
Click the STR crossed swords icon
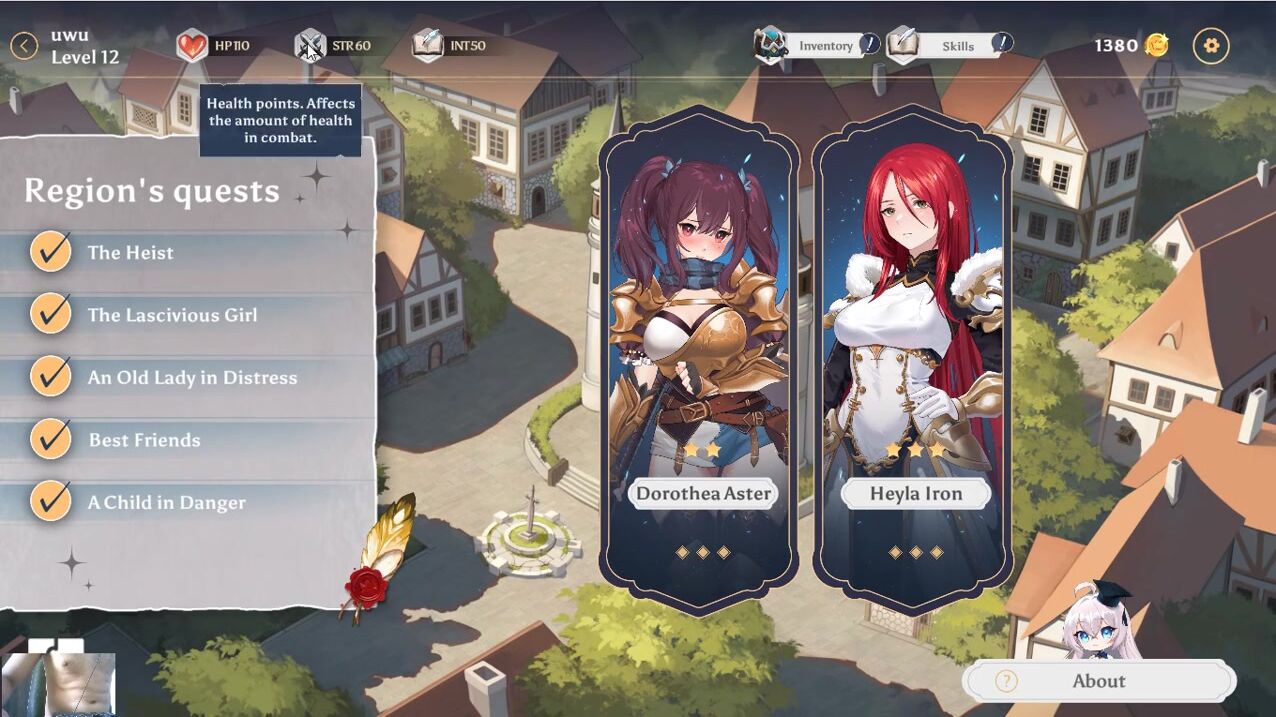(310, 45)
